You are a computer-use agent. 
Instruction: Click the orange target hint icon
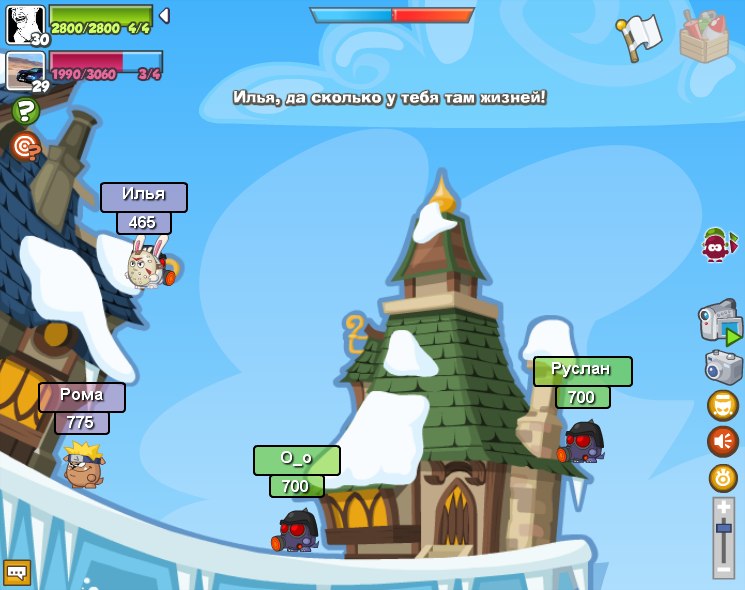point(25,147)
